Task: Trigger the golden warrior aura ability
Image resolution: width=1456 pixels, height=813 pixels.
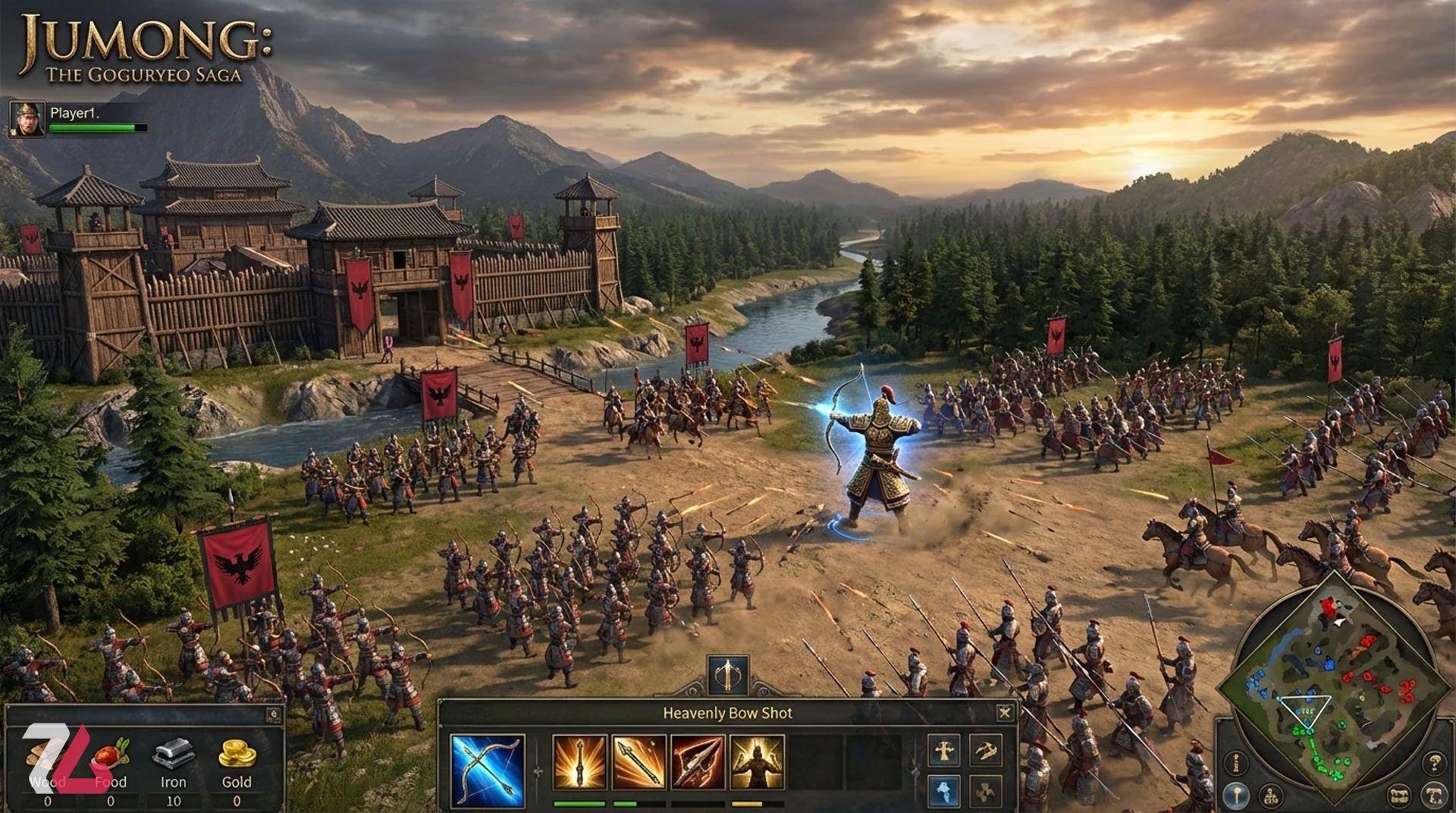Action: (x=757, y=762)
